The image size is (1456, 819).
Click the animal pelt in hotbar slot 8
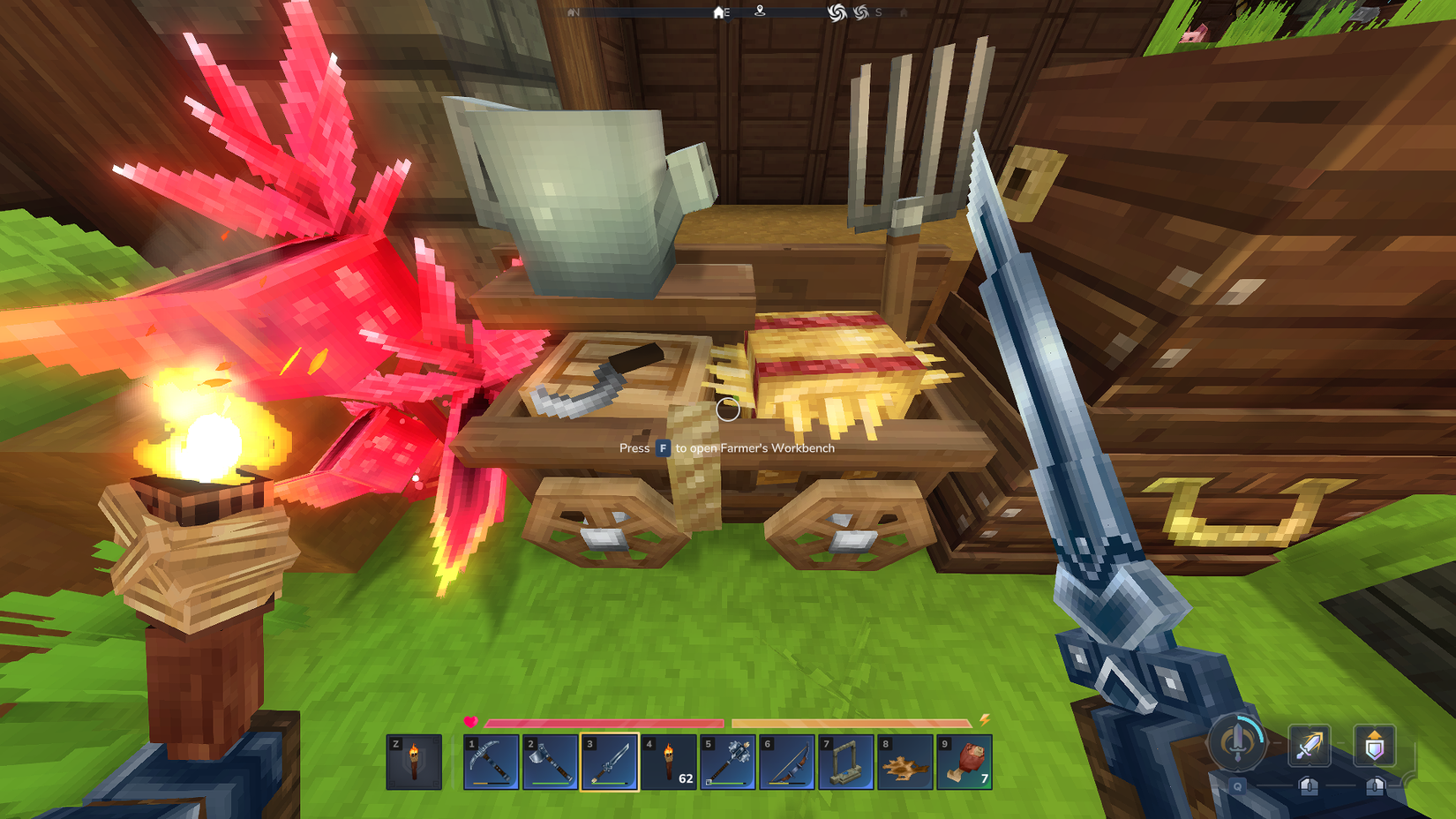click(x=906, y=763)
